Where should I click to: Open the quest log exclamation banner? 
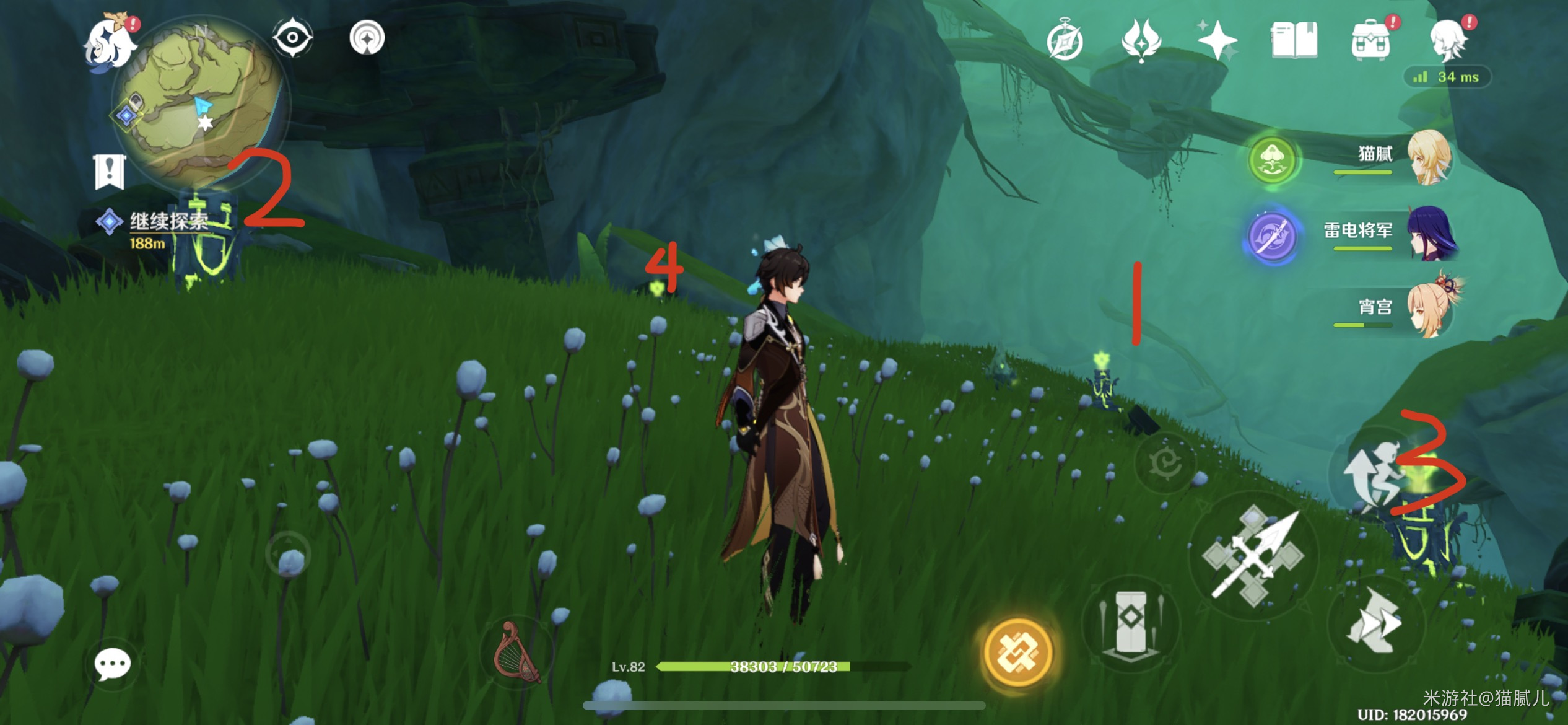[110, 172]
